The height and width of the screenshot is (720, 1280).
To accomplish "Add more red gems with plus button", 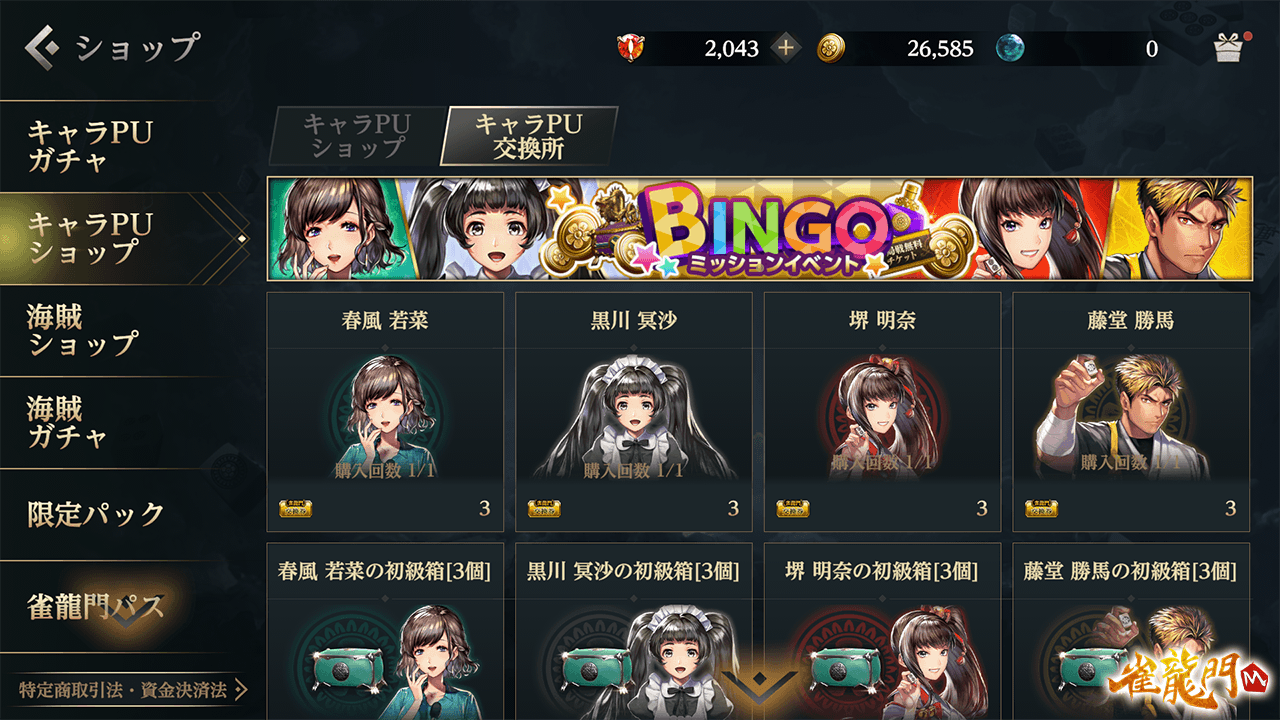I will (786, 48).
